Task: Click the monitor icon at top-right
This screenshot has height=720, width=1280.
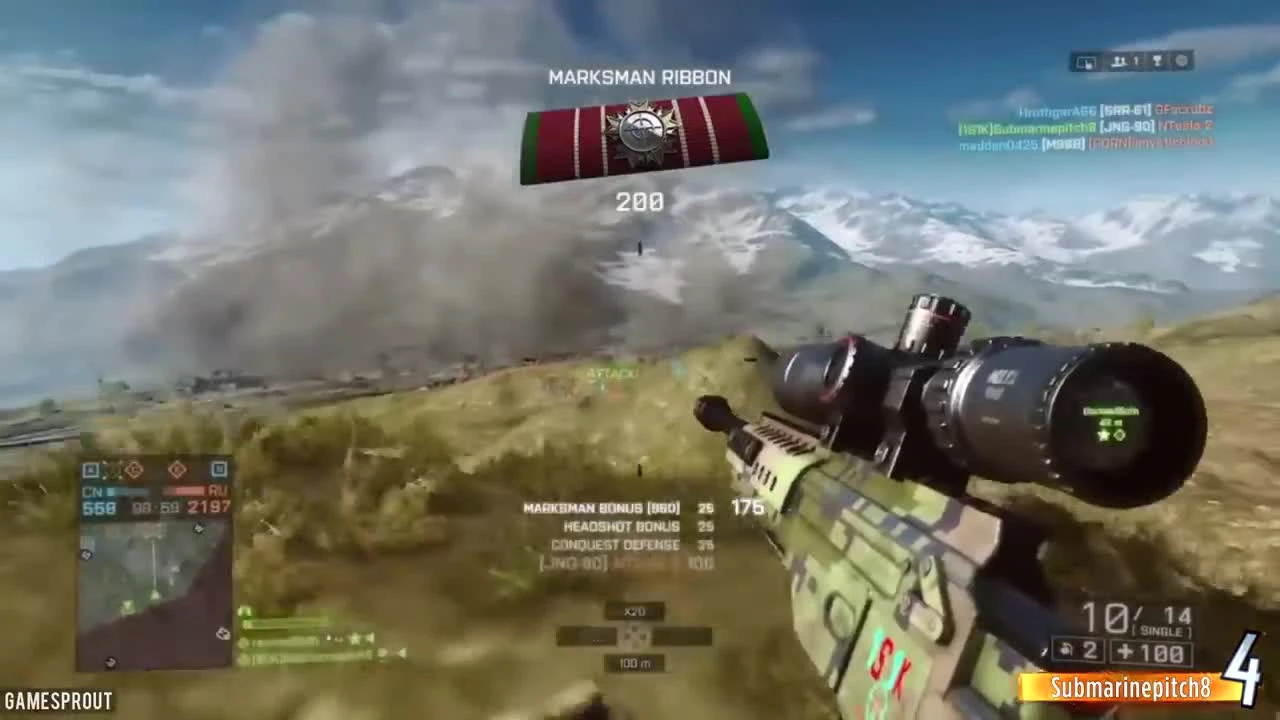Action: pos(1085,62)
